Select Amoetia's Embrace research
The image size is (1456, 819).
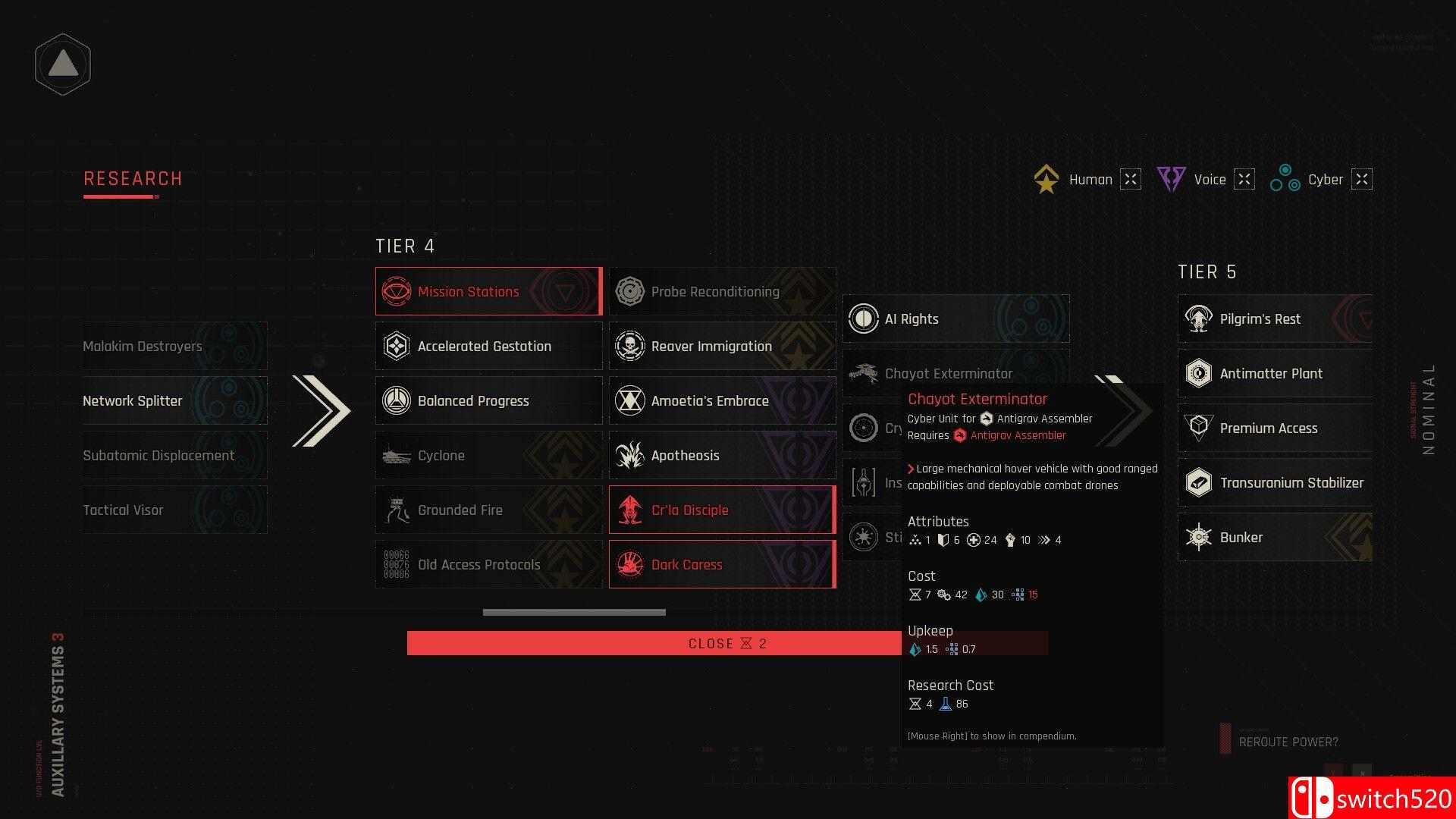pyautogui.click(x=721, y=401)
